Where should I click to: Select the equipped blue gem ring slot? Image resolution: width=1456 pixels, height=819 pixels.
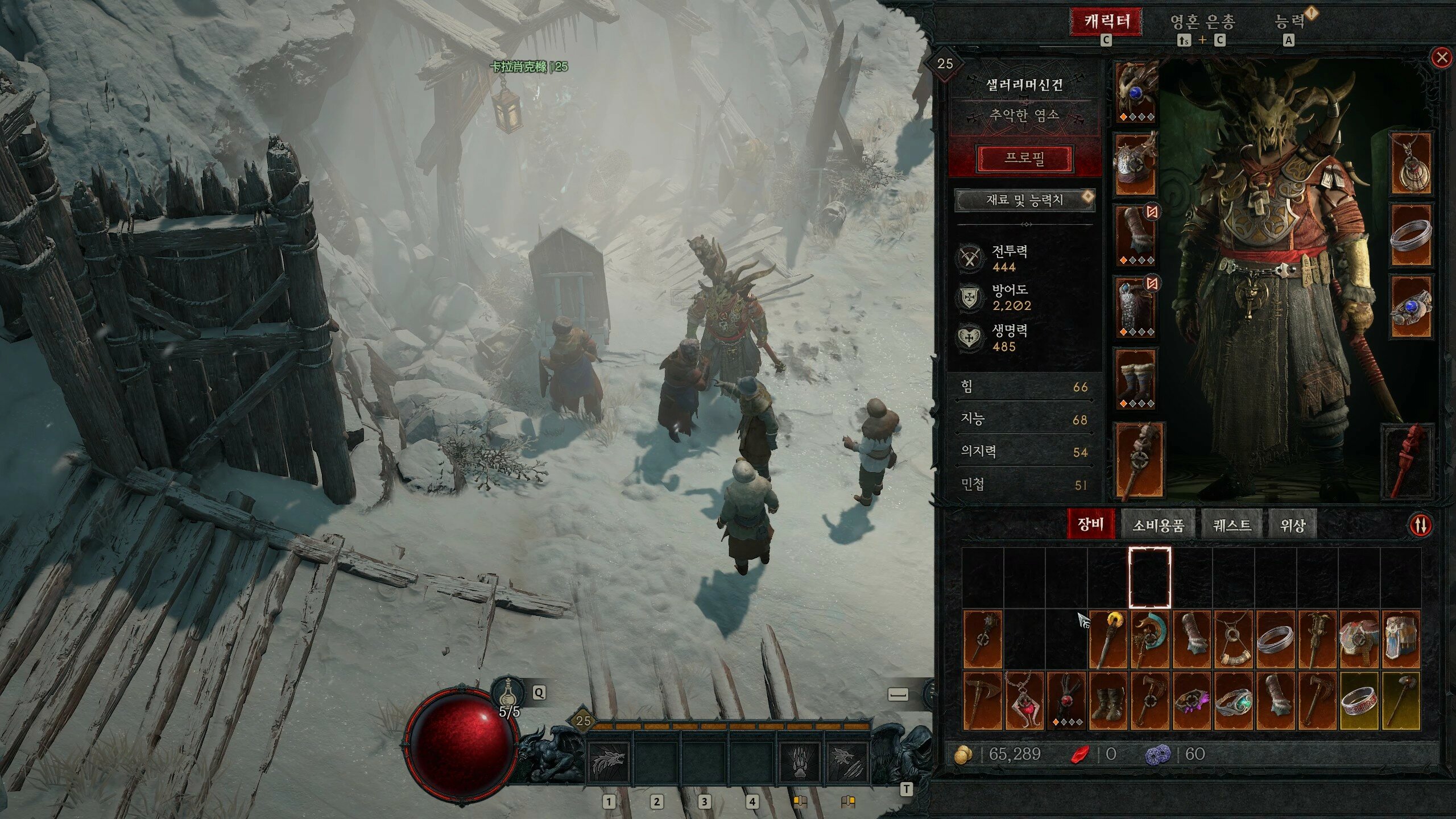pos(1411,307)
